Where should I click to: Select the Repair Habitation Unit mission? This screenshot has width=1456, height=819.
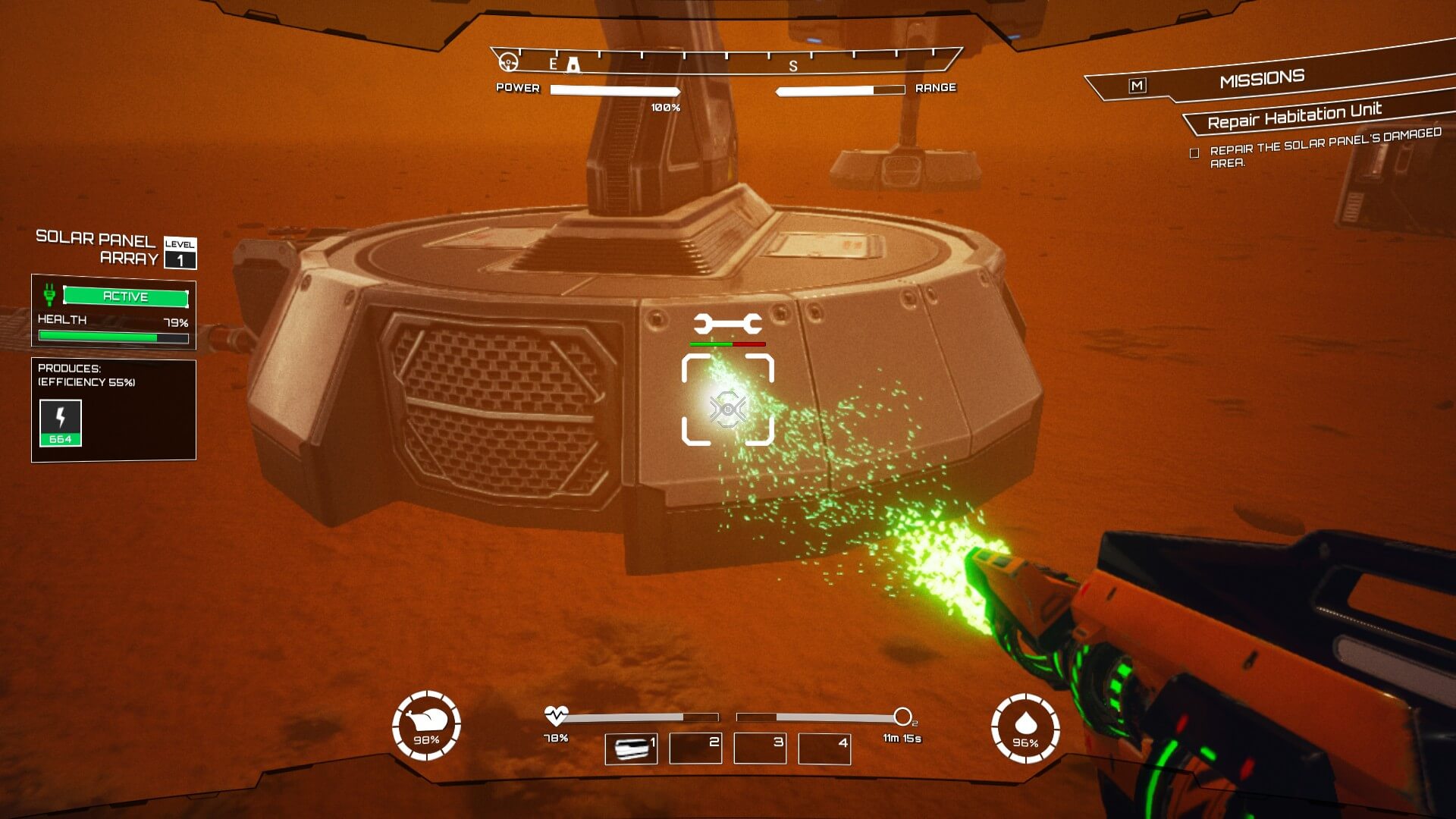(1294, 116)
